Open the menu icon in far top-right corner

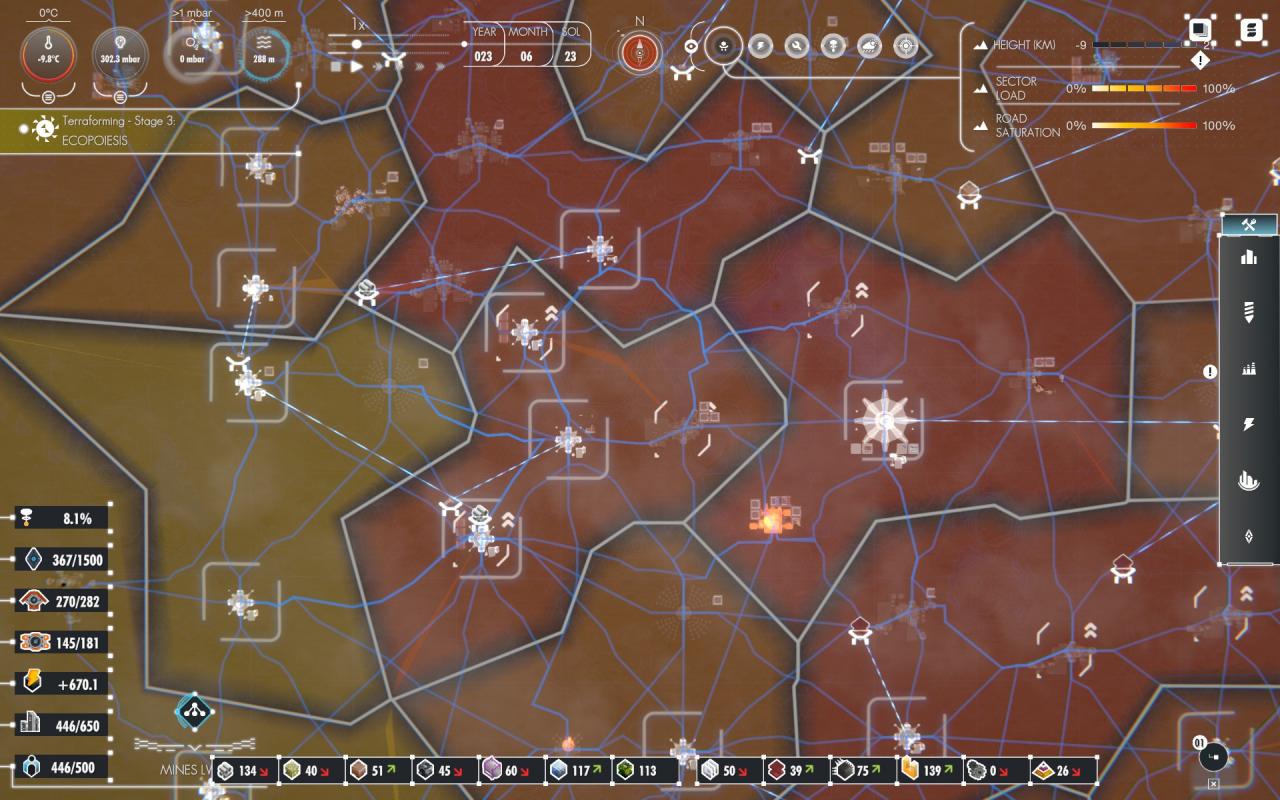[1250, 30]
